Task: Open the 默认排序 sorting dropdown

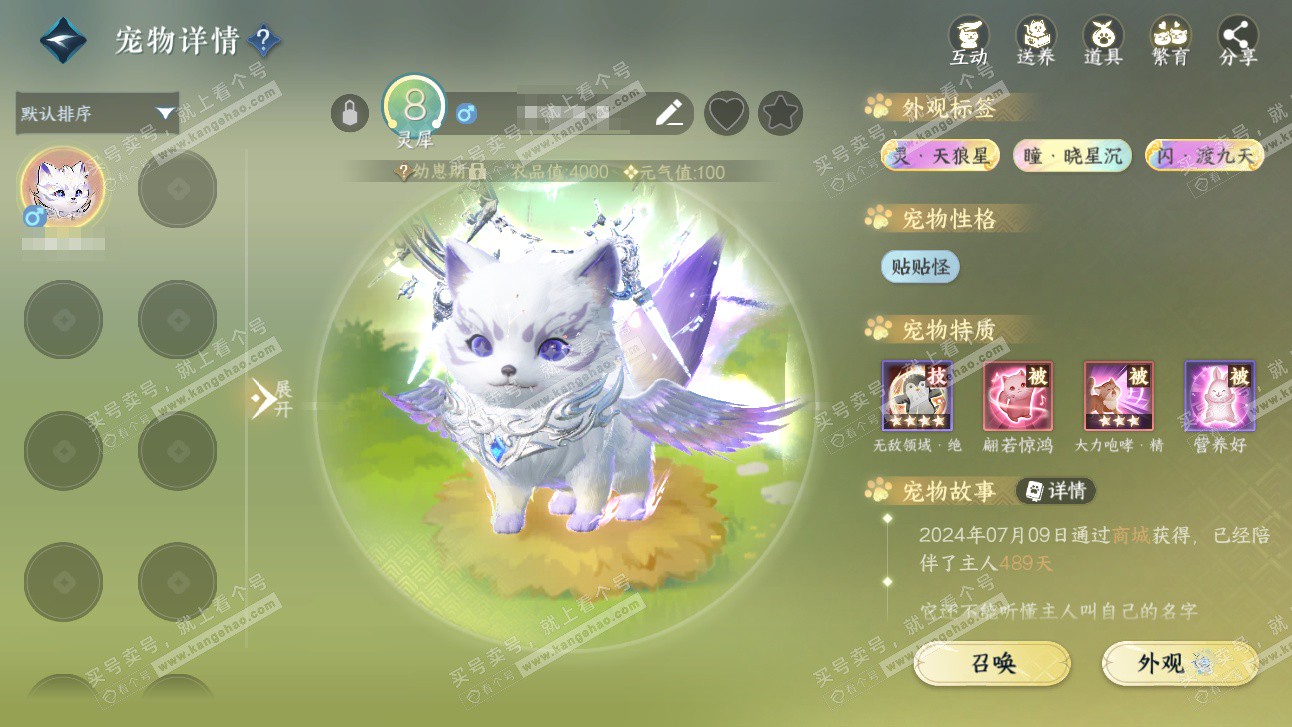Action: [97, 113]
